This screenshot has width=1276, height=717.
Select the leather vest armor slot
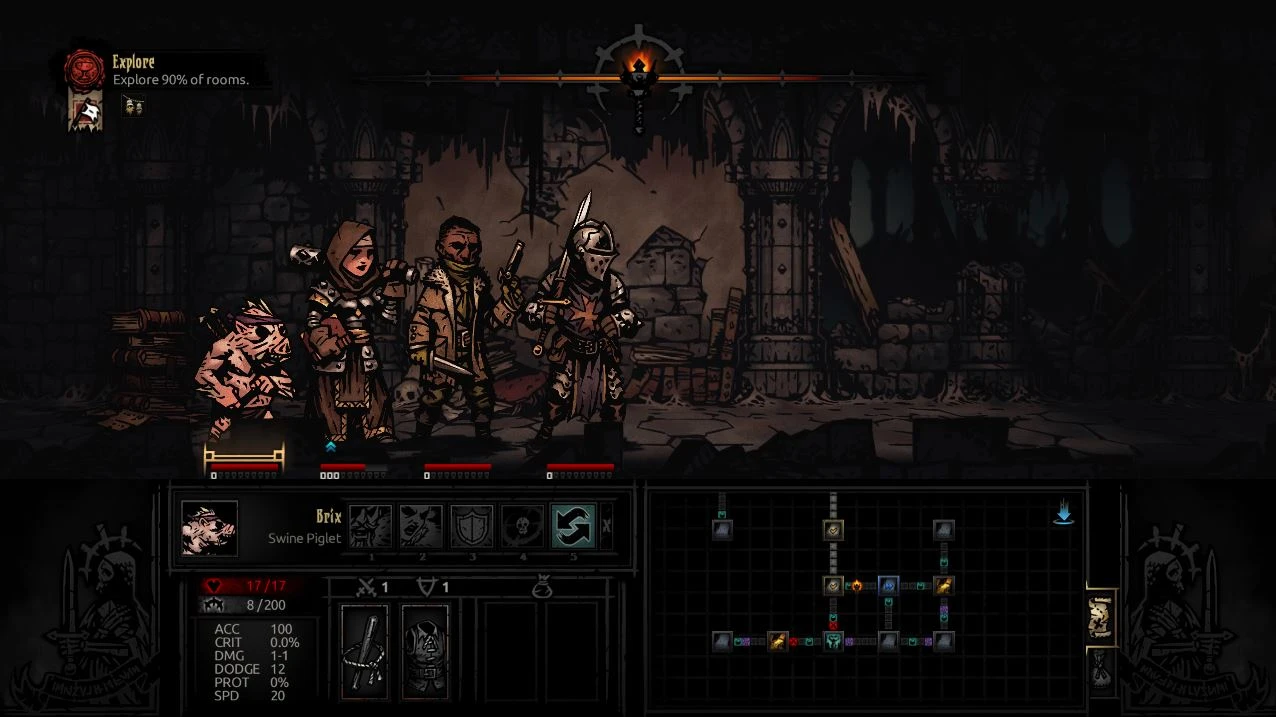tap(425, 651)
